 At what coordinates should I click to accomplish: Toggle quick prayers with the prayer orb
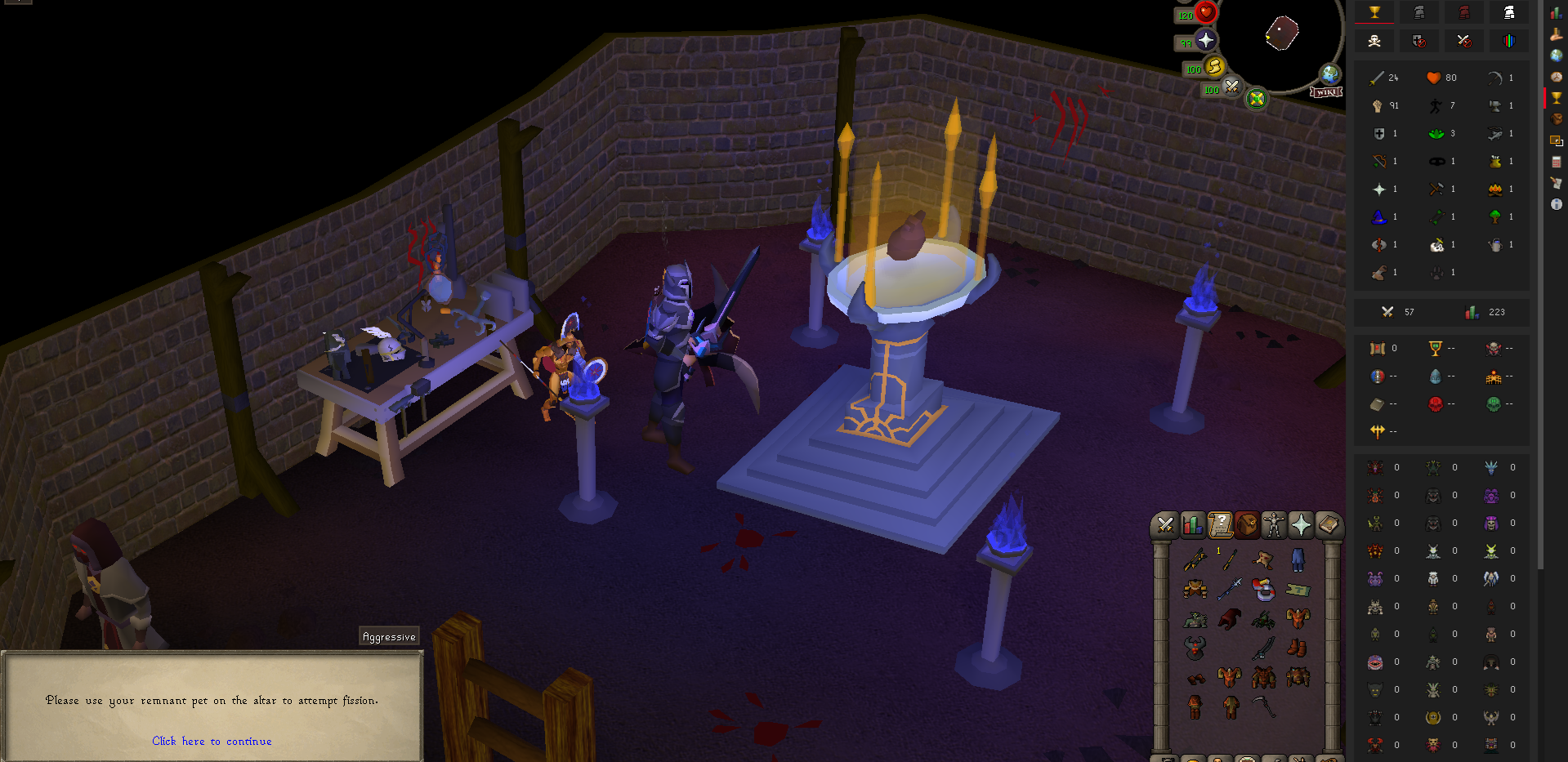point(1205,40)
